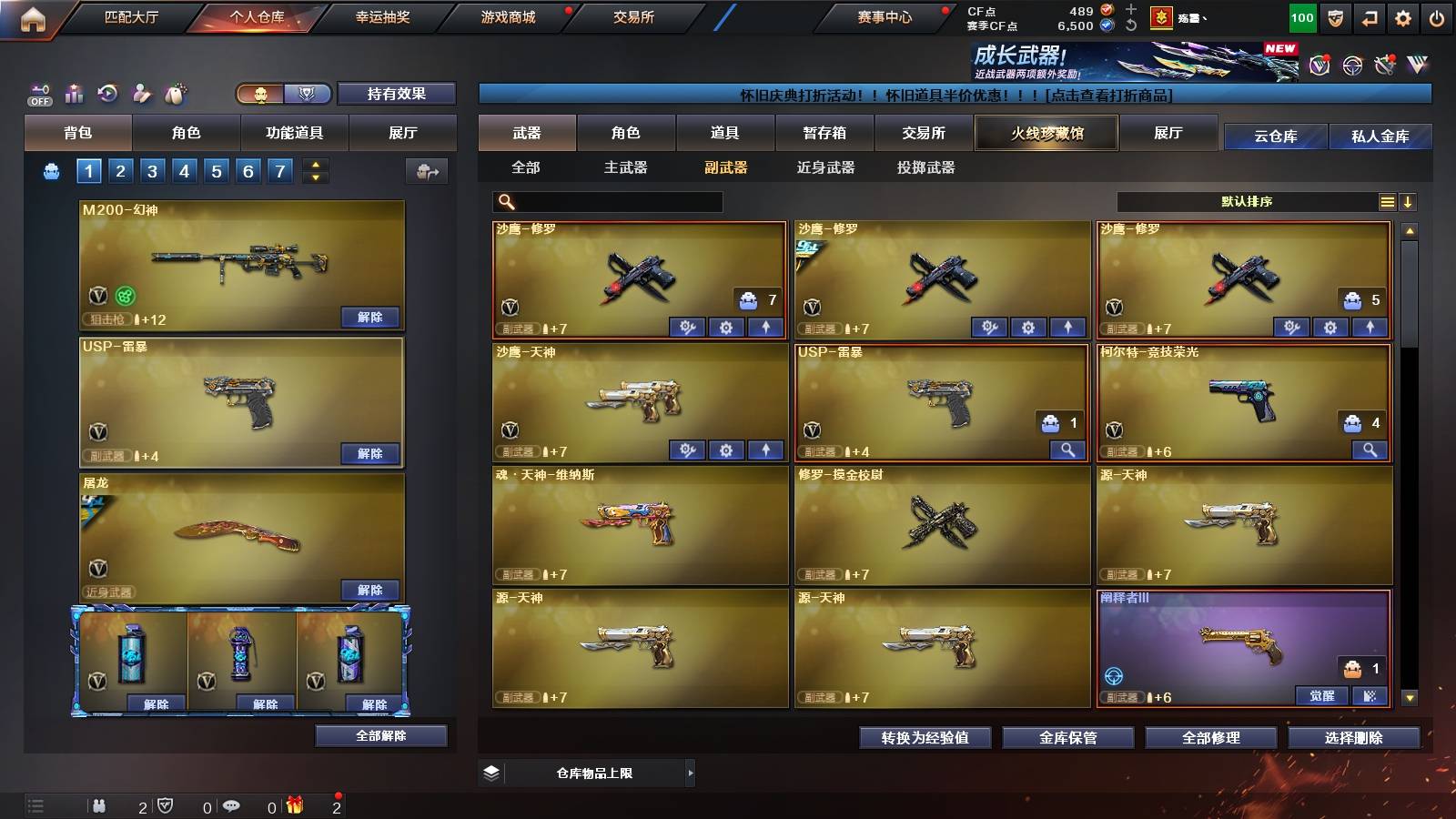
Task: Switch the character/rank display toggle to rank mode
Action: [x=308, y=94]
